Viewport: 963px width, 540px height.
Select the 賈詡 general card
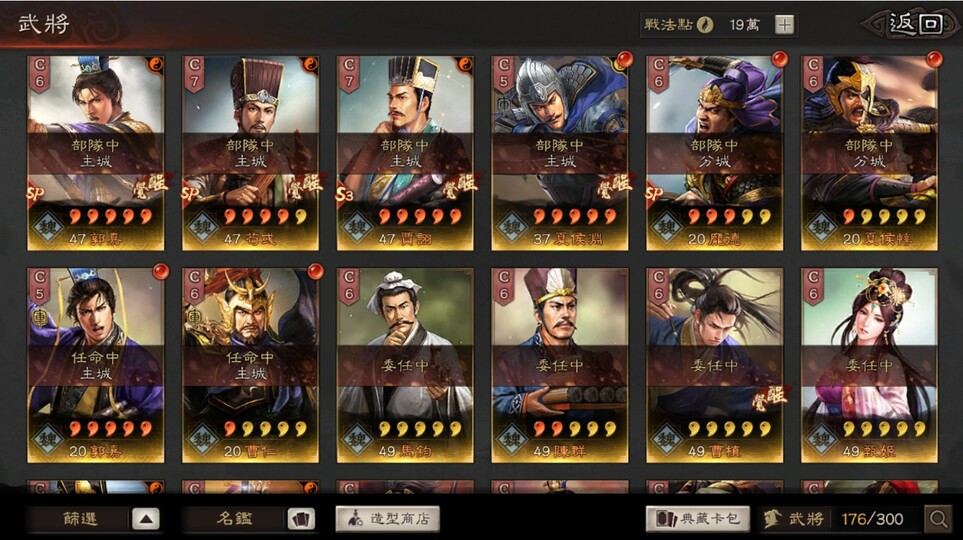click(405, 152)
